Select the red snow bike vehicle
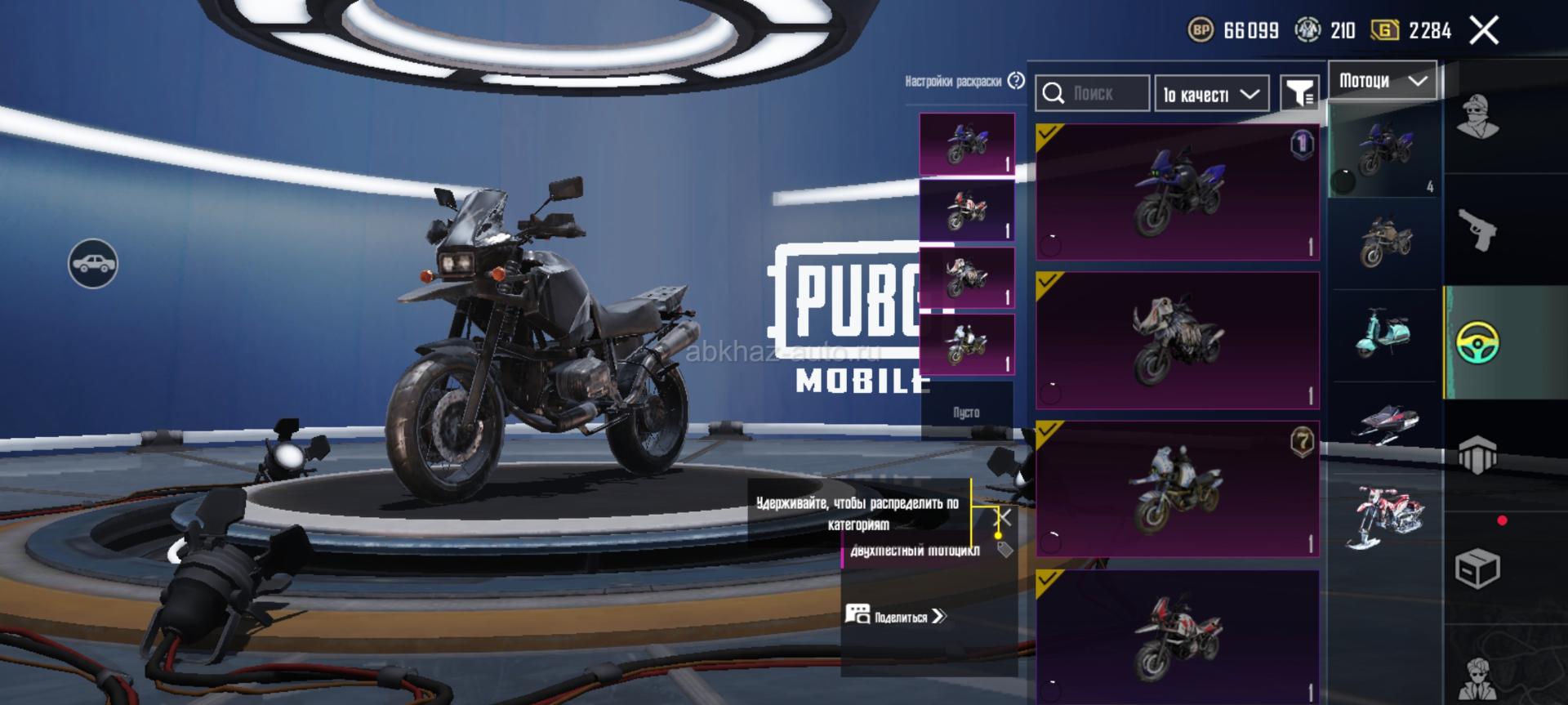Viewport: 1568px width, 705px height. point(1385,517)
